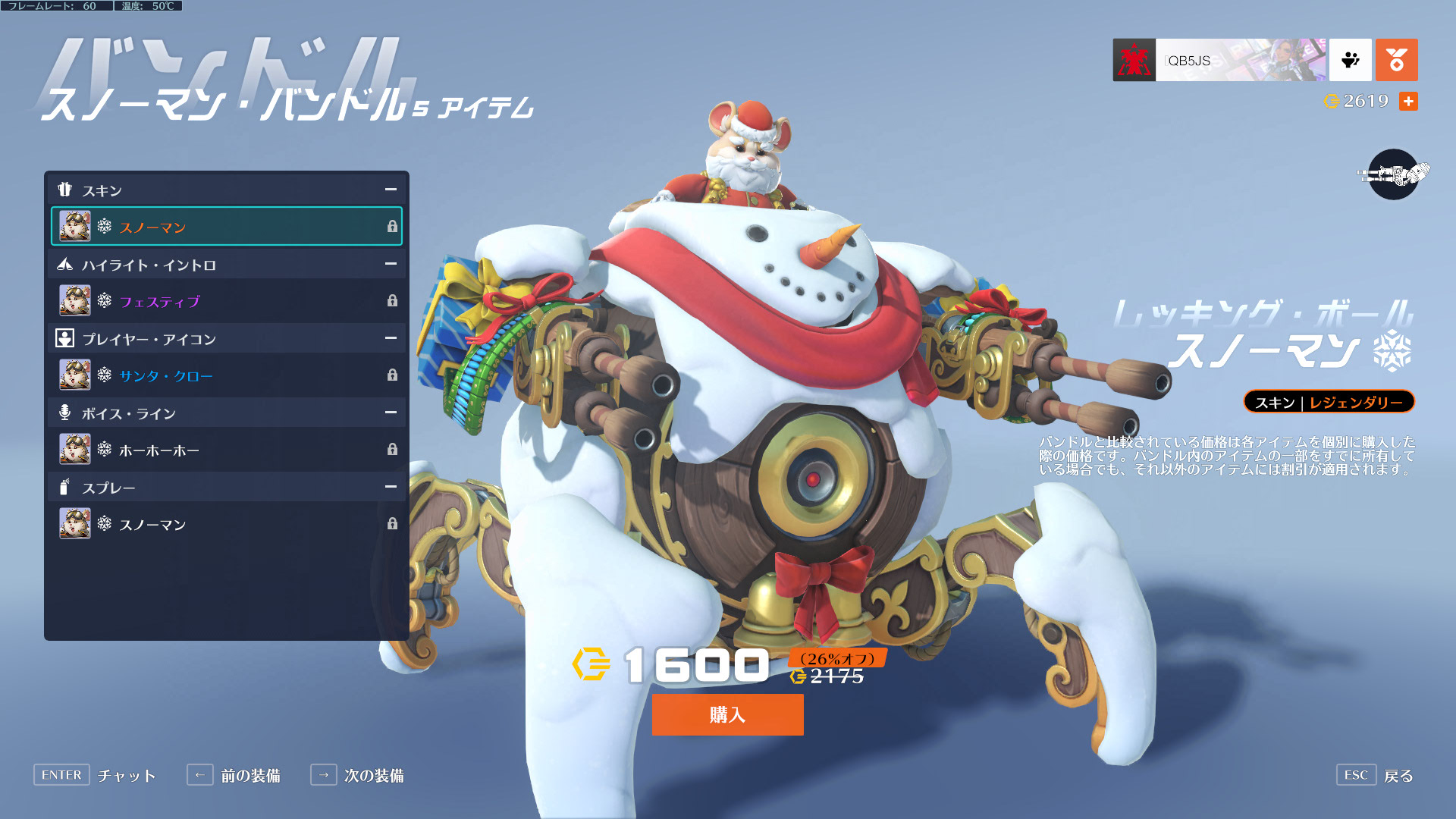The height and width of the screenshot is (819, 1456).
Task: Collapse the スプレー category header
Action: pos(391,487)
